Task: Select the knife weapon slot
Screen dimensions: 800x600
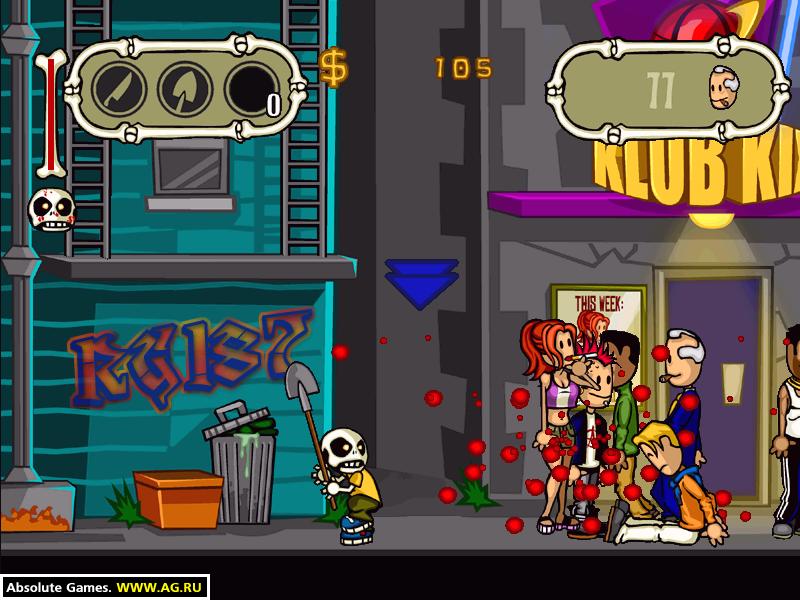Action: (x=120, y=90)
